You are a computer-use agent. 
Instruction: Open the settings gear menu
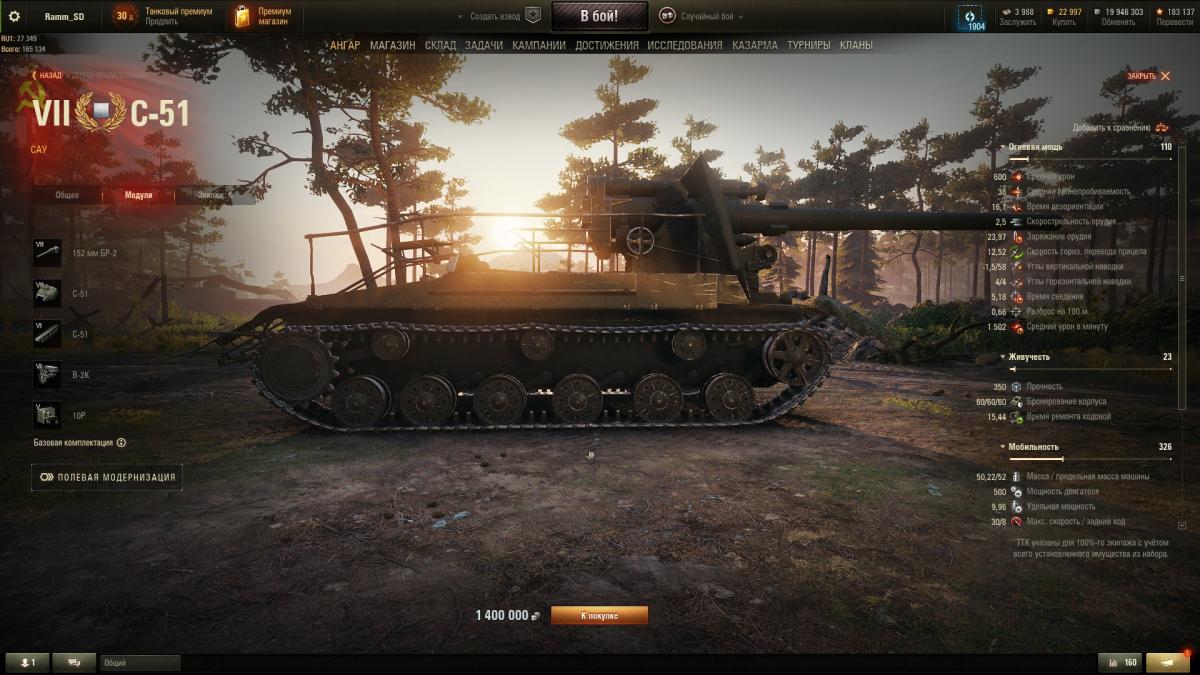point(14,16)
